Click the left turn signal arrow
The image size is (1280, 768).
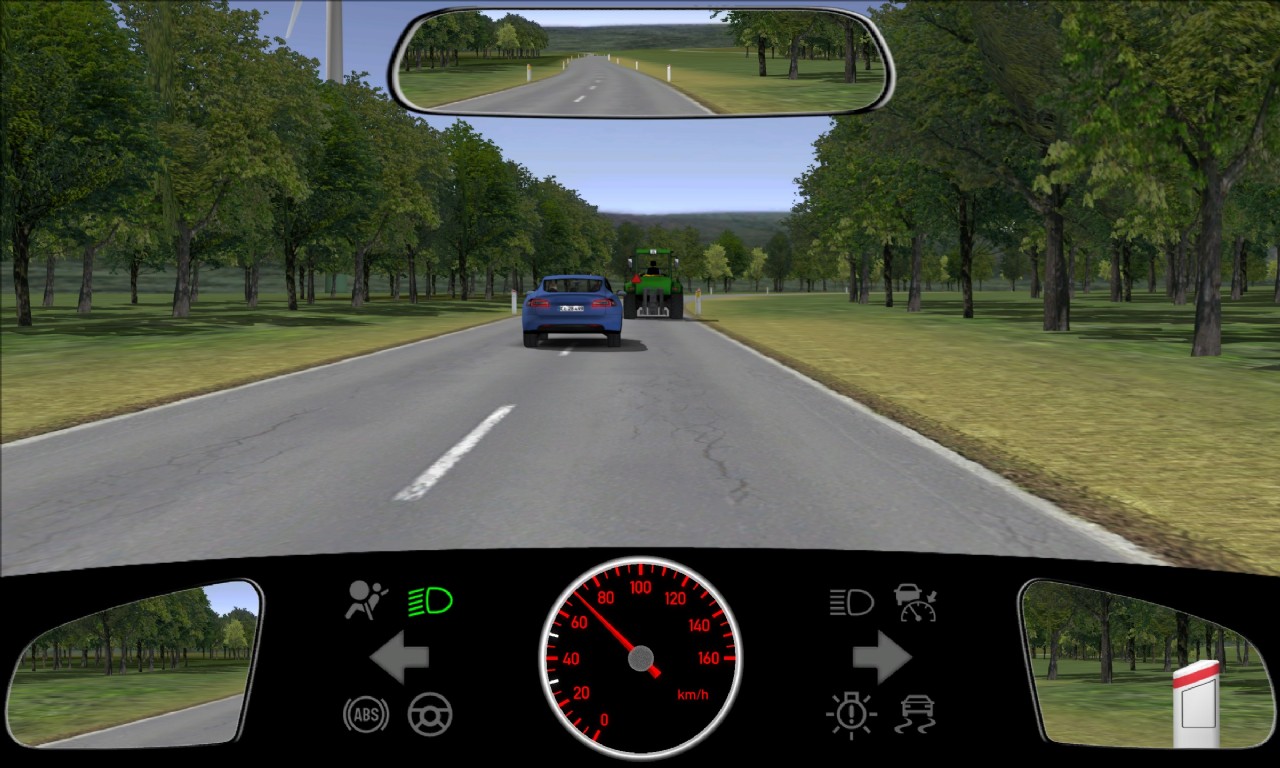click(x=399, y=657)
